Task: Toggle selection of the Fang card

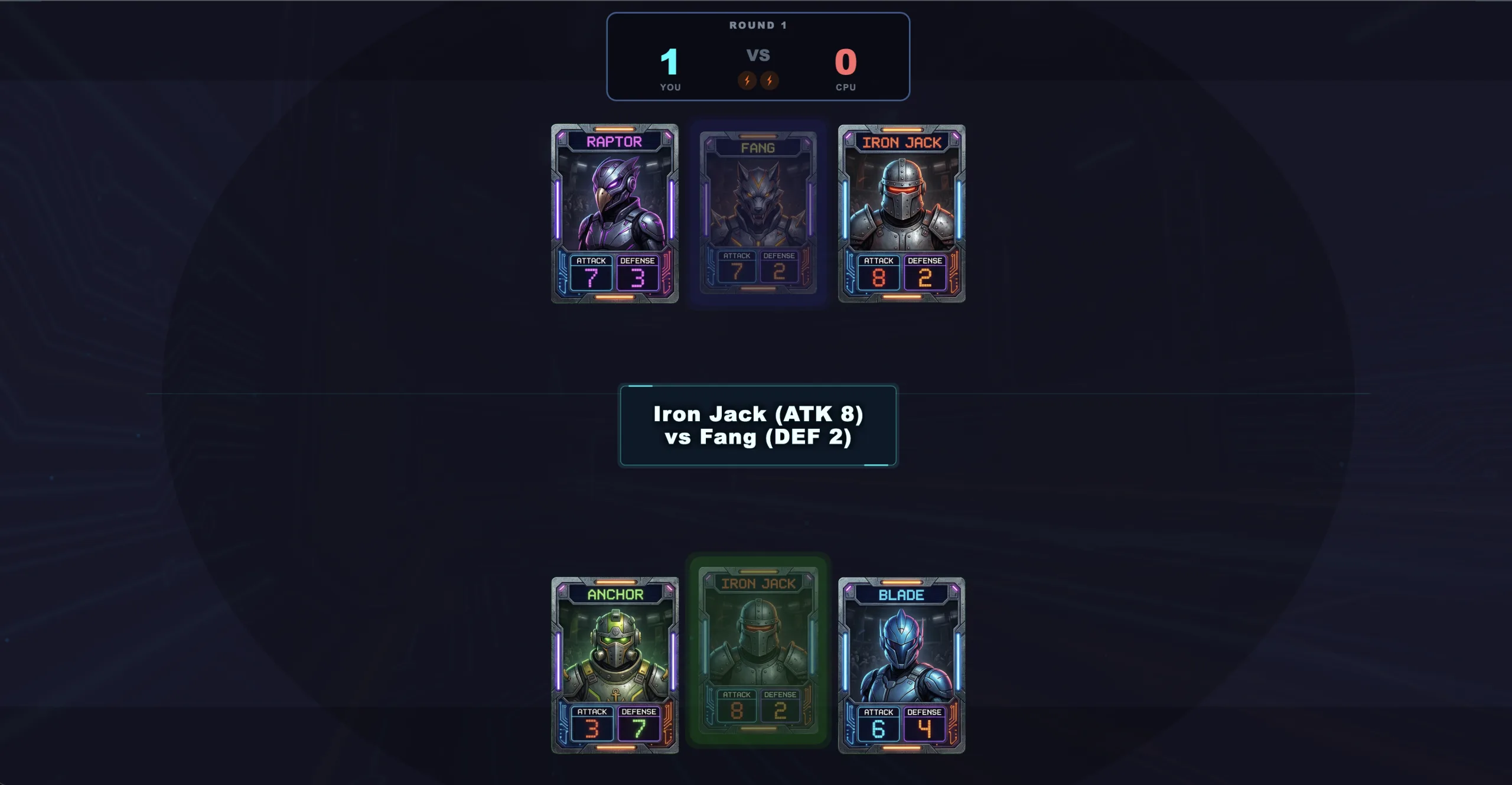Action: pyautogui.click(x=758, y=213)
